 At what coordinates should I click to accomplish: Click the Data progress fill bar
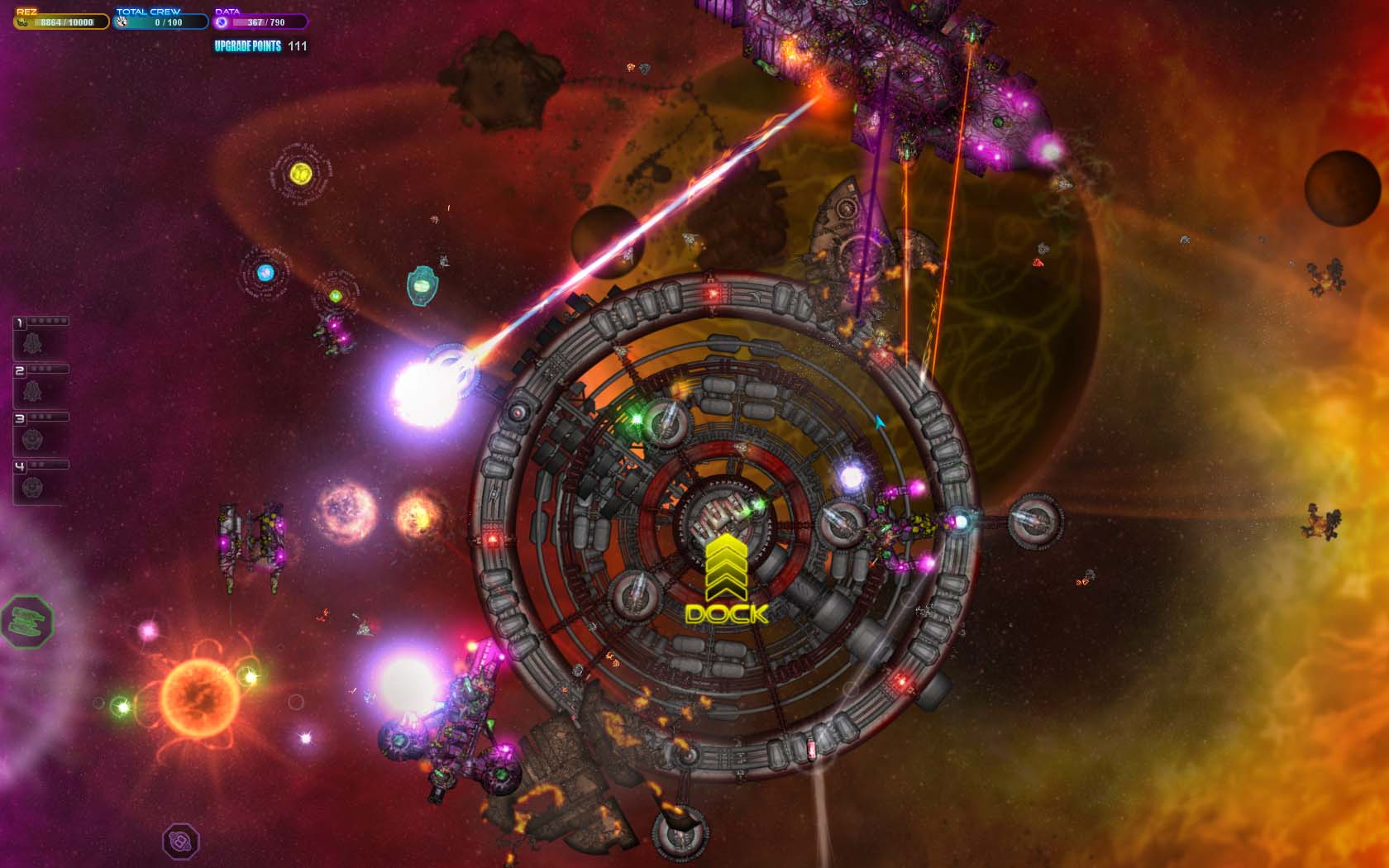tap(248, 22)
